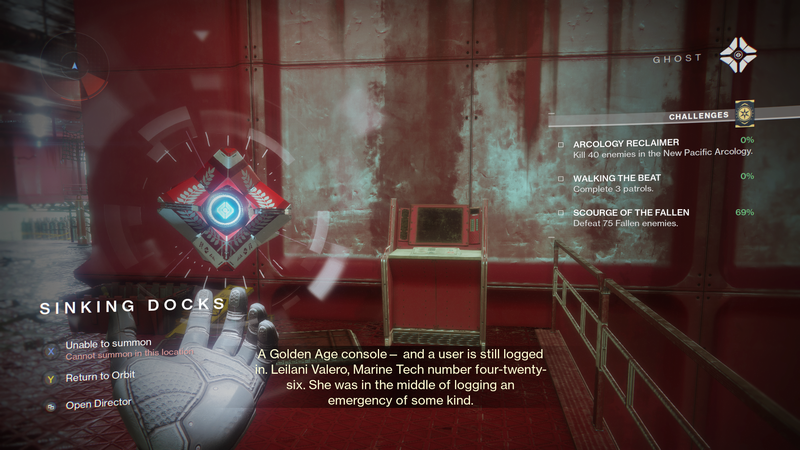Select the Walking the Beat challenge
Image resolution: width=800 pixels, height=450 pixels.
[x=617, y=178]
